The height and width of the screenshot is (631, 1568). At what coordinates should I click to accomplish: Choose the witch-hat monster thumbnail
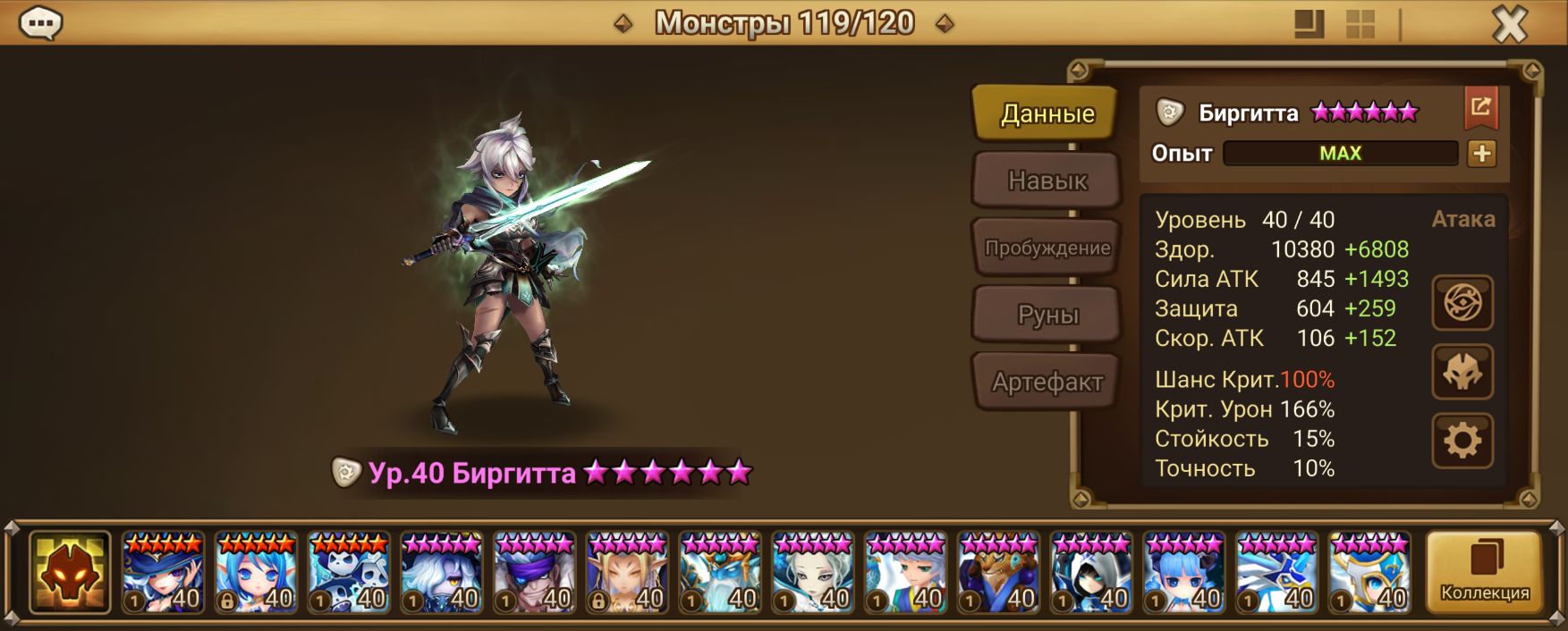point(163,572)
